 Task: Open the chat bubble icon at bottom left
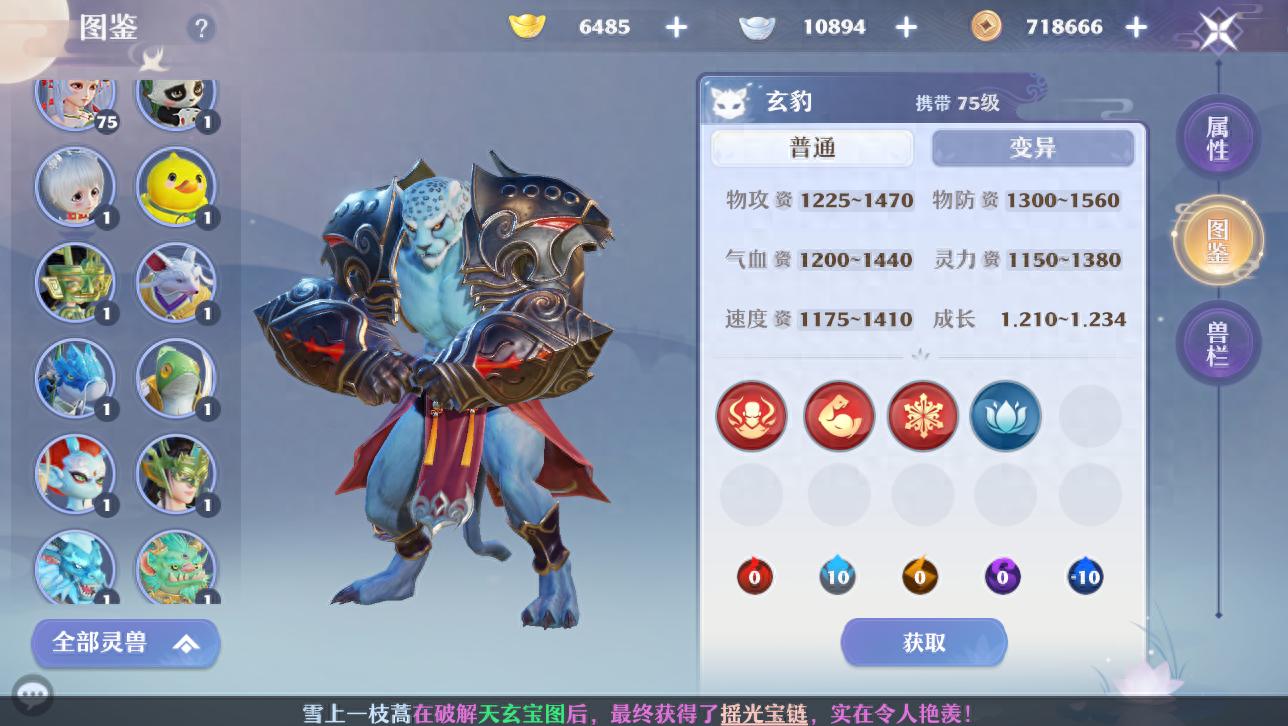[x=33, y=694]
